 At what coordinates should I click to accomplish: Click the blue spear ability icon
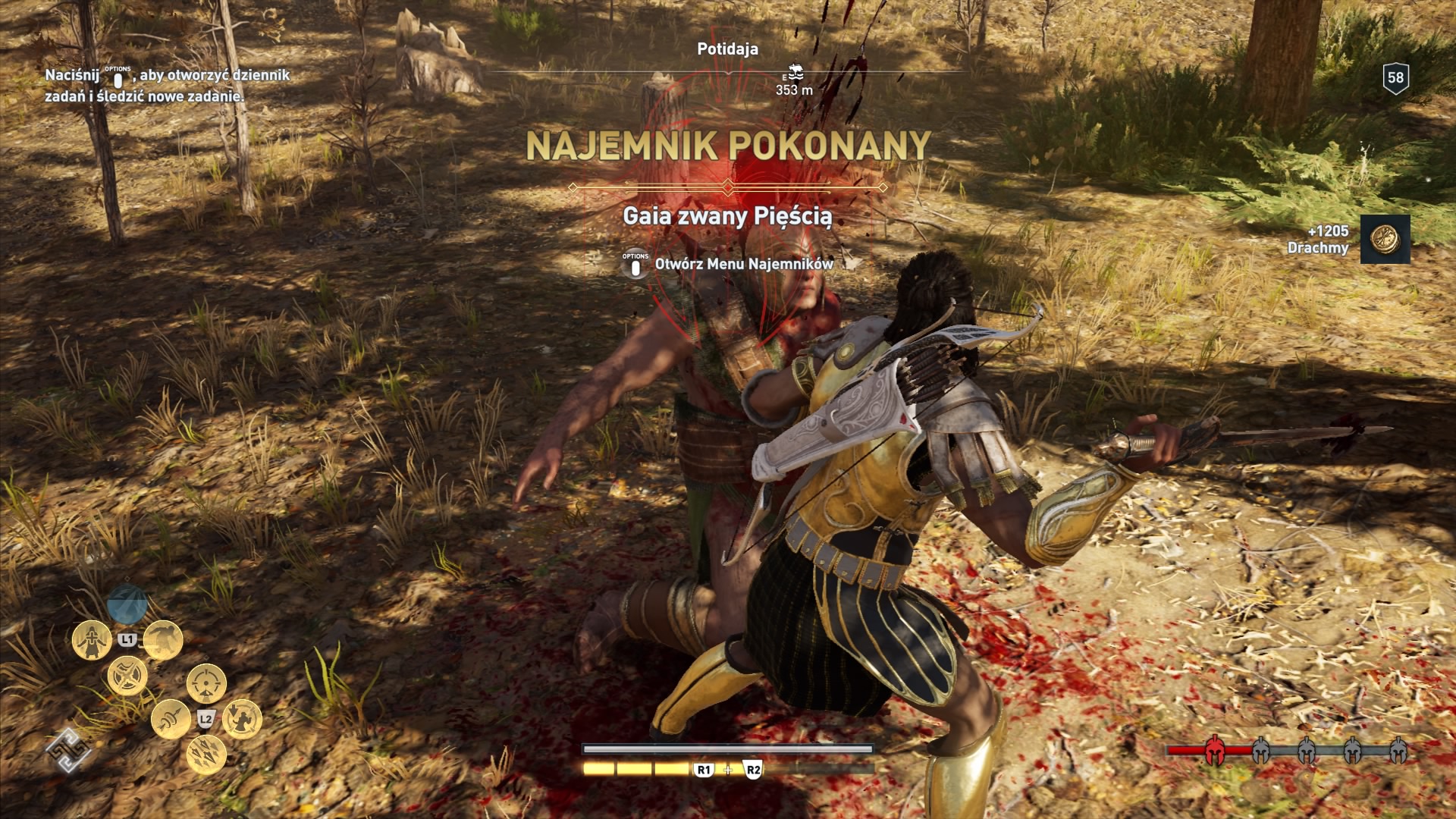127,604
